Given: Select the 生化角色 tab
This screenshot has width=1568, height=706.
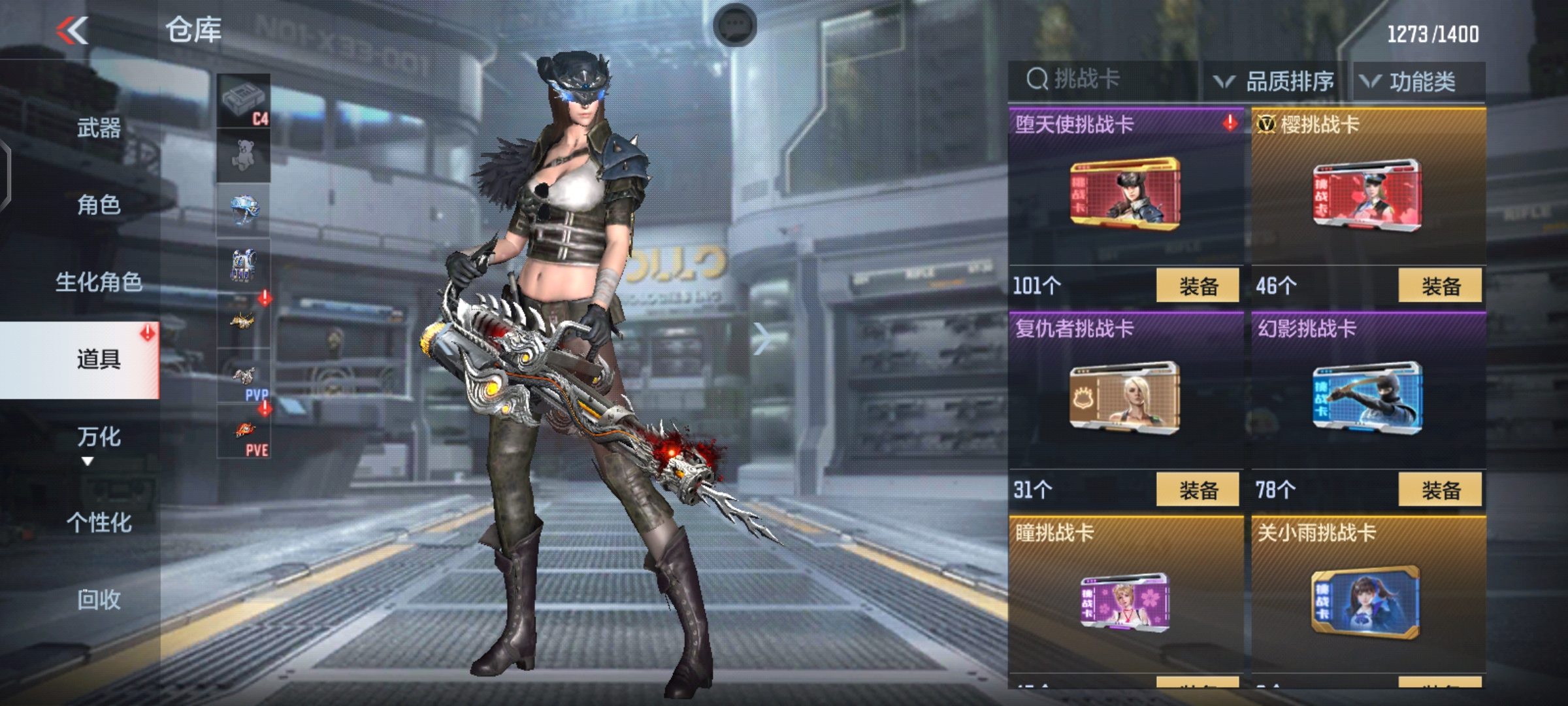Looking at the screenshot, I should 99,282.
